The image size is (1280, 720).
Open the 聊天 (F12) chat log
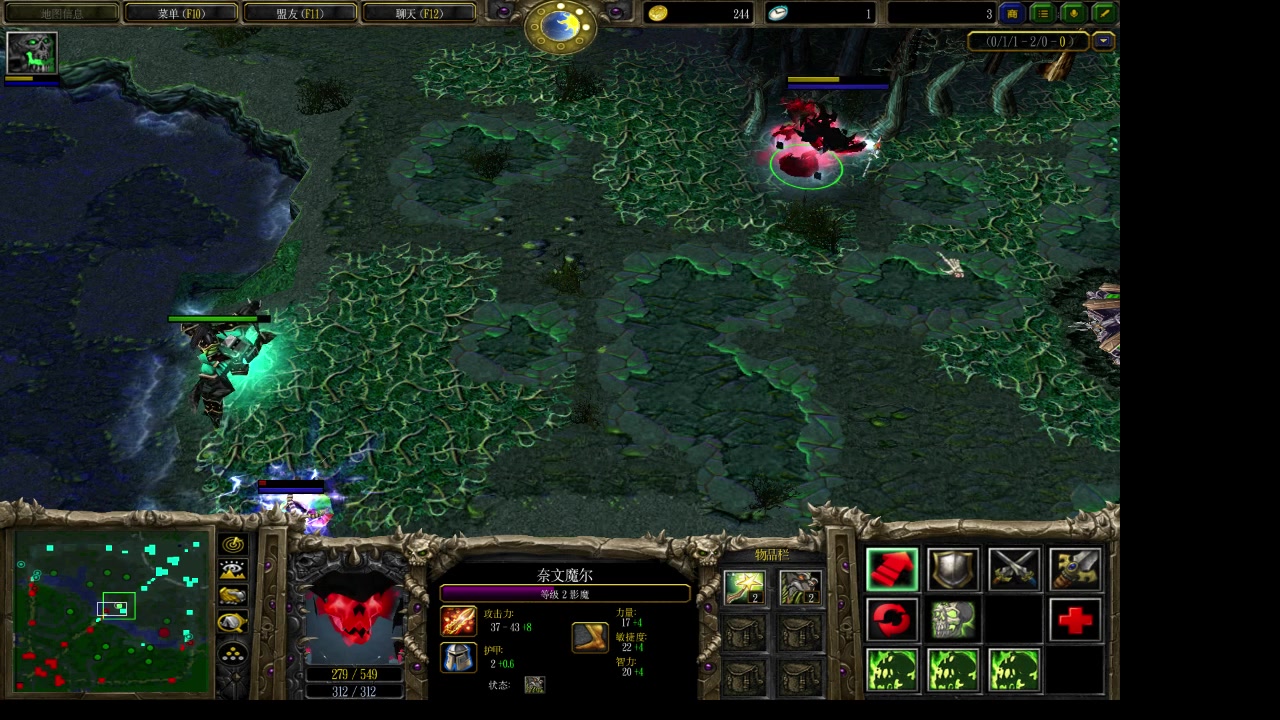[419, 14]
